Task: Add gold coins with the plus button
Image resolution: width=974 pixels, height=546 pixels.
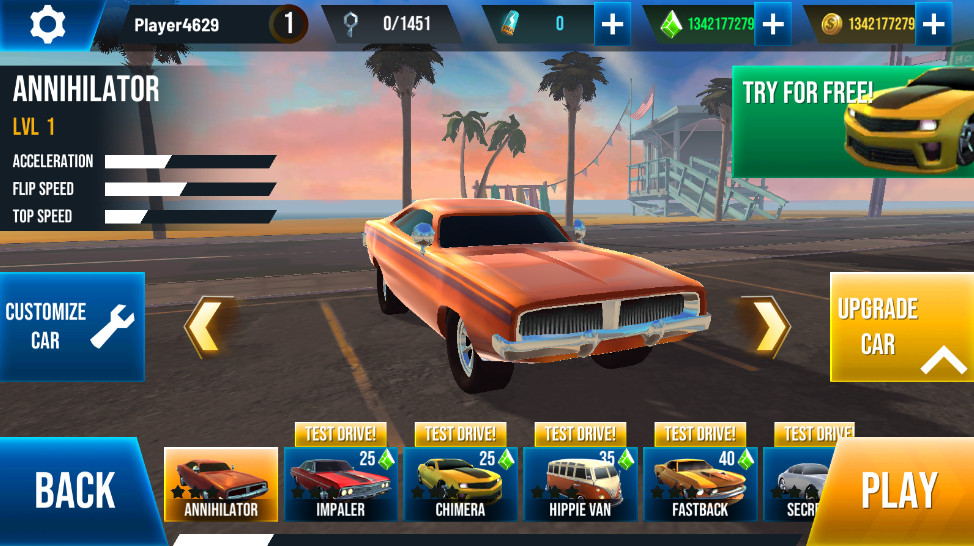Action: (x=932, y=25)
